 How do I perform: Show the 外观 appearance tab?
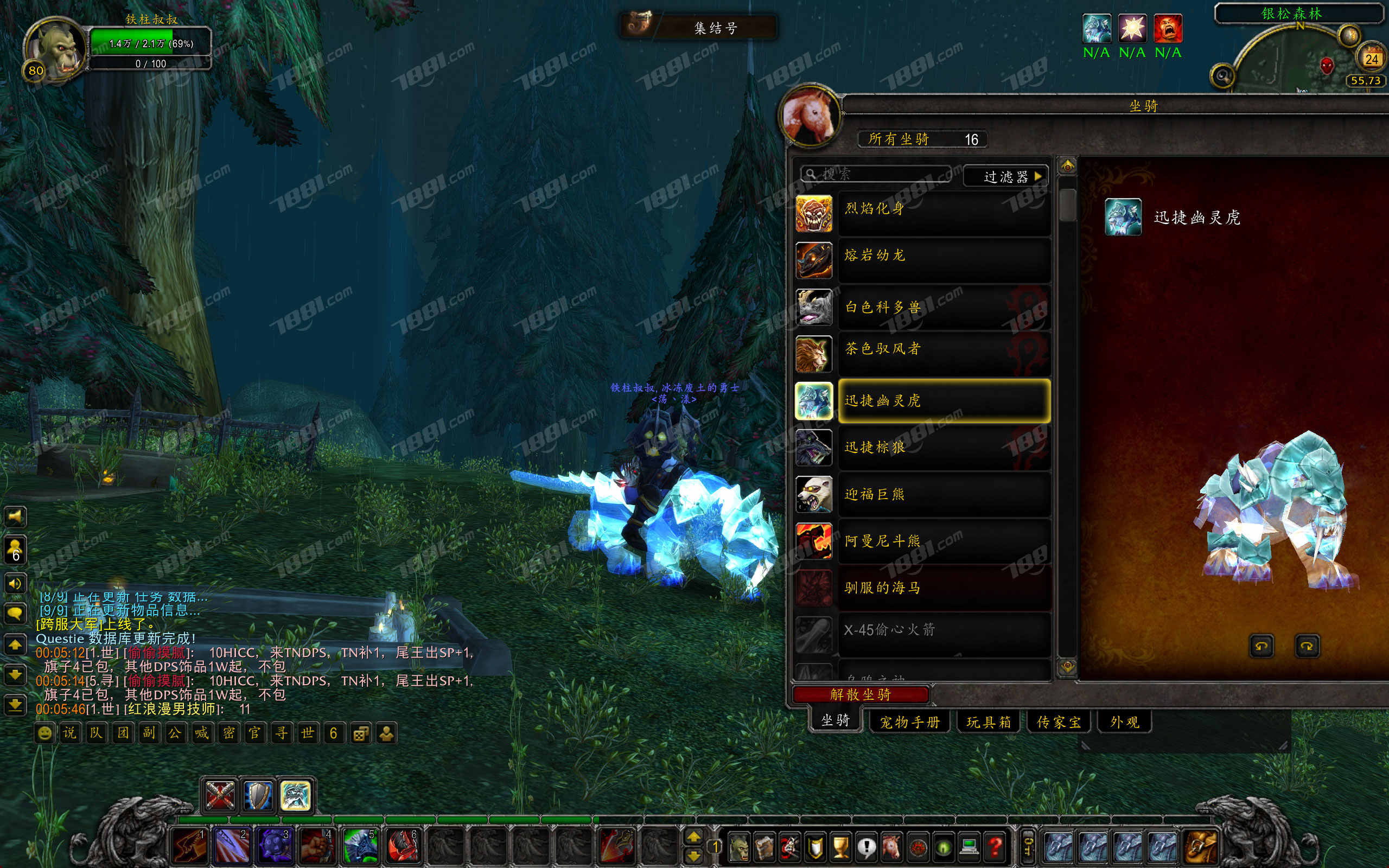point(1124,722)
